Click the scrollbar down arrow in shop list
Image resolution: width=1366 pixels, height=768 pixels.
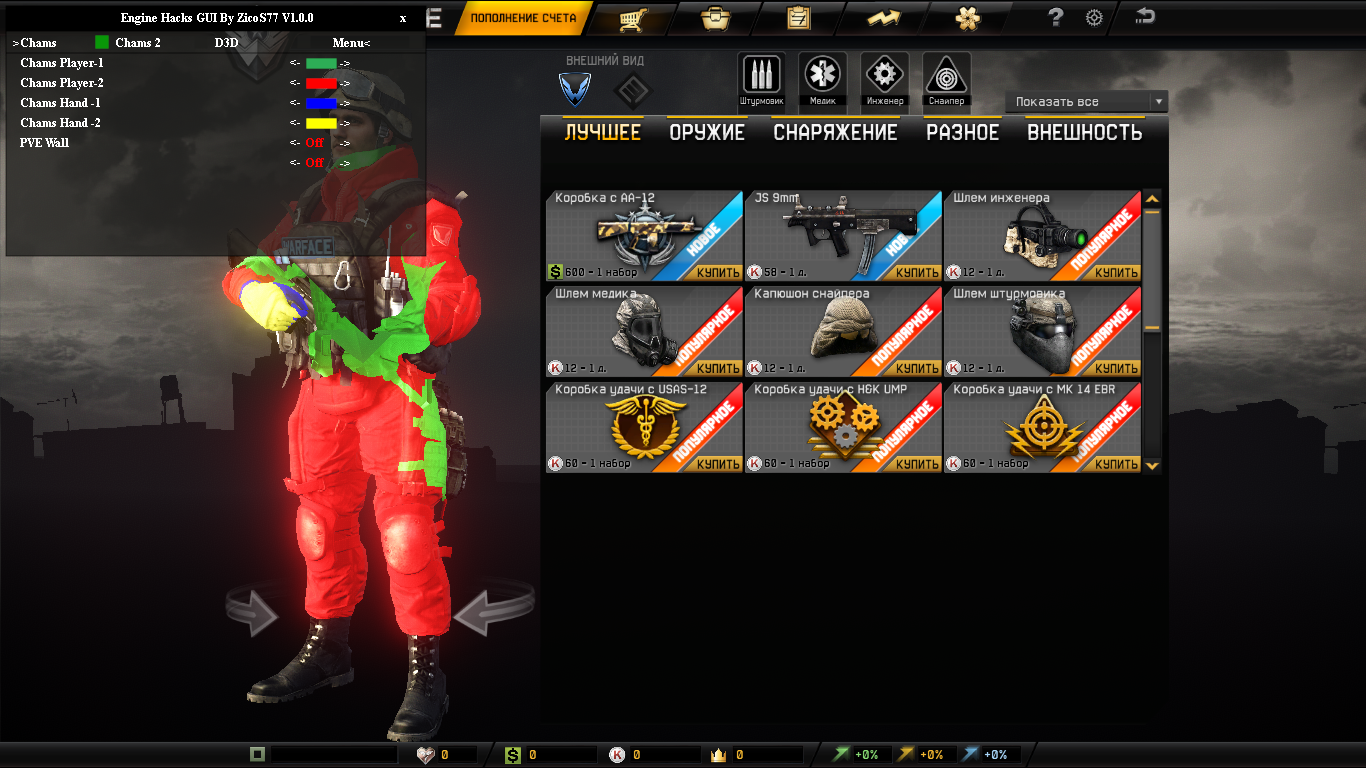pyautogui.click(x=1152, y=463)
